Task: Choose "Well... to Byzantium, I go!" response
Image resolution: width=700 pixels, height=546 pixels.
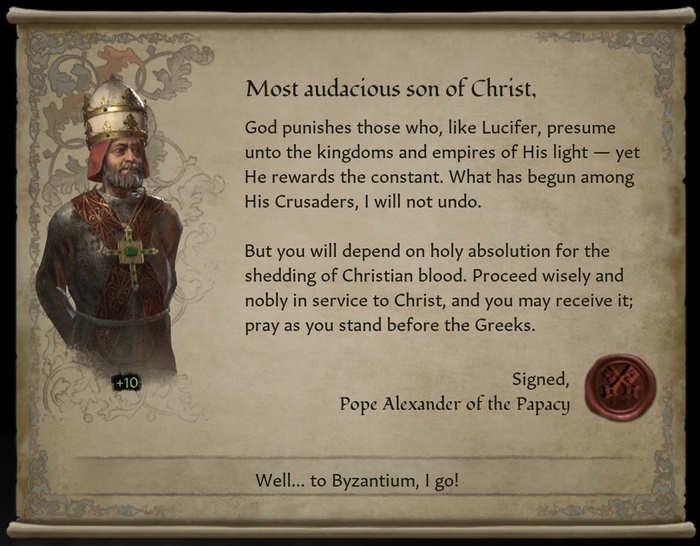Action: click(357, 481)
